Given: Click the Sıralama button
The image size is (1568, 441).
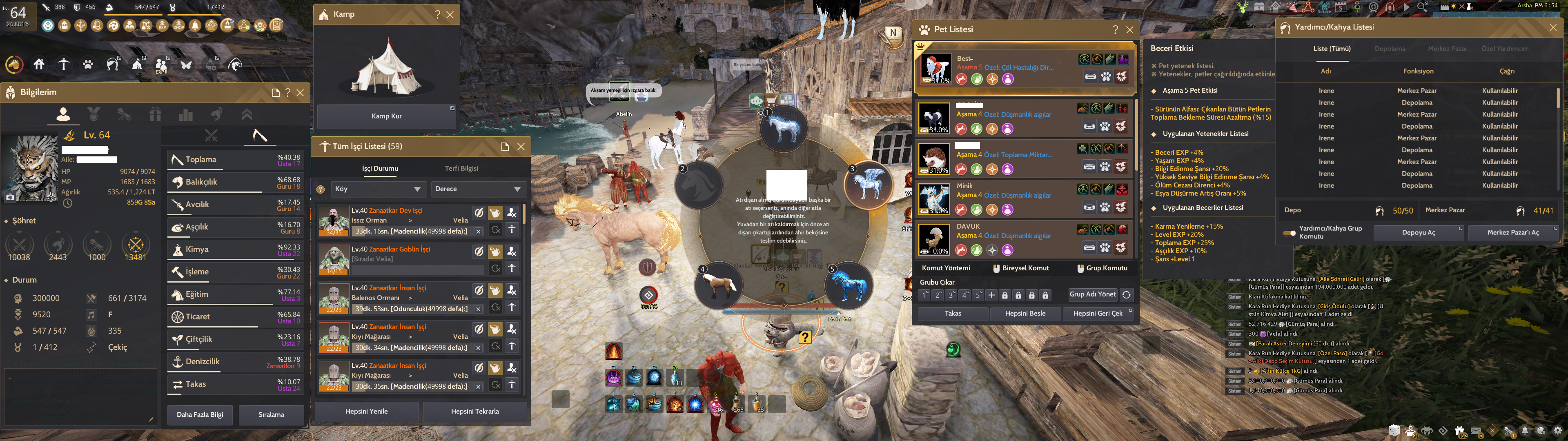Looking at the screenshot, I should 271,414.
